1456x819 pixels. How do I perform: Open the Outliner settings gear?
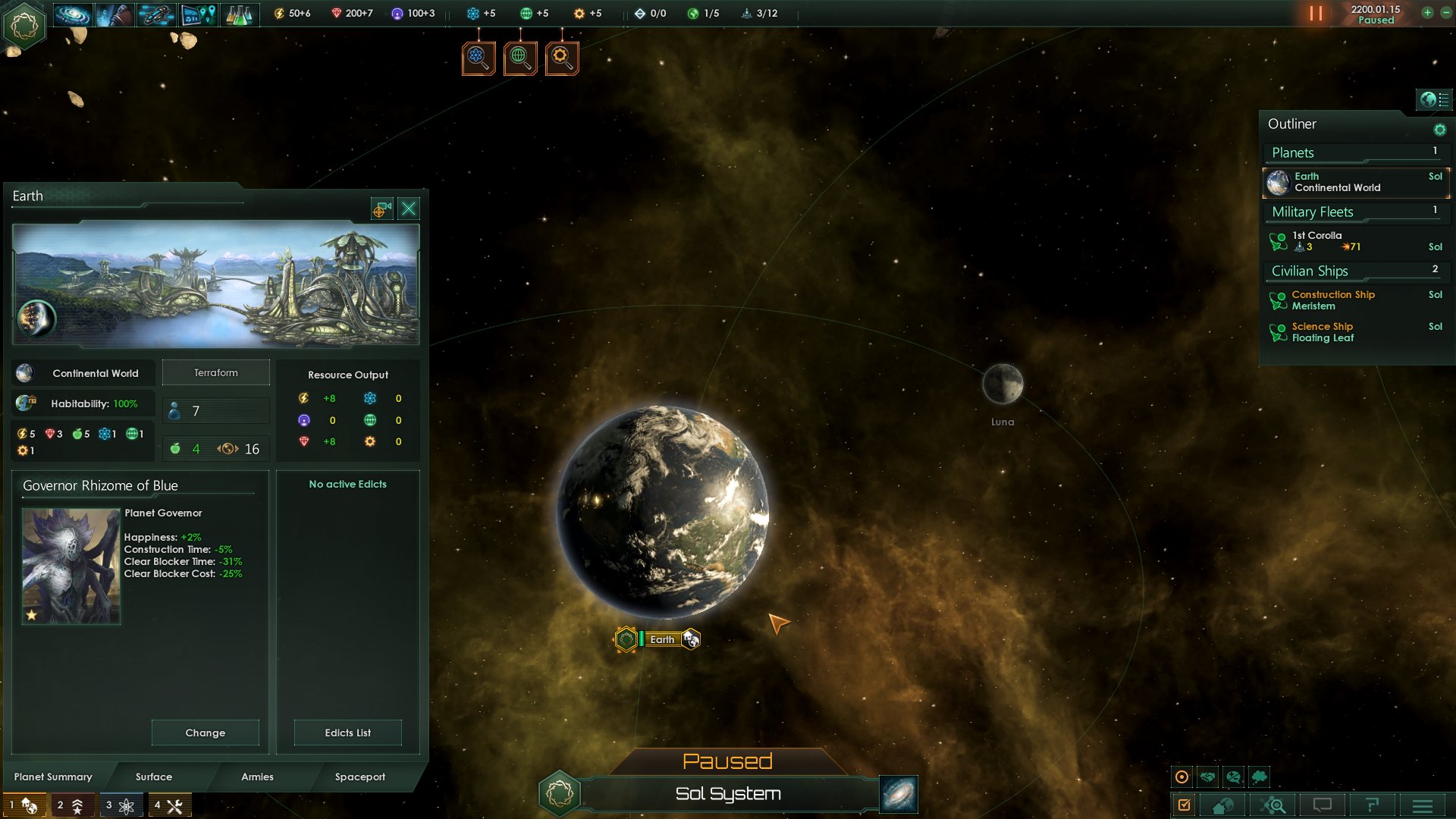tap(1439, 130)
